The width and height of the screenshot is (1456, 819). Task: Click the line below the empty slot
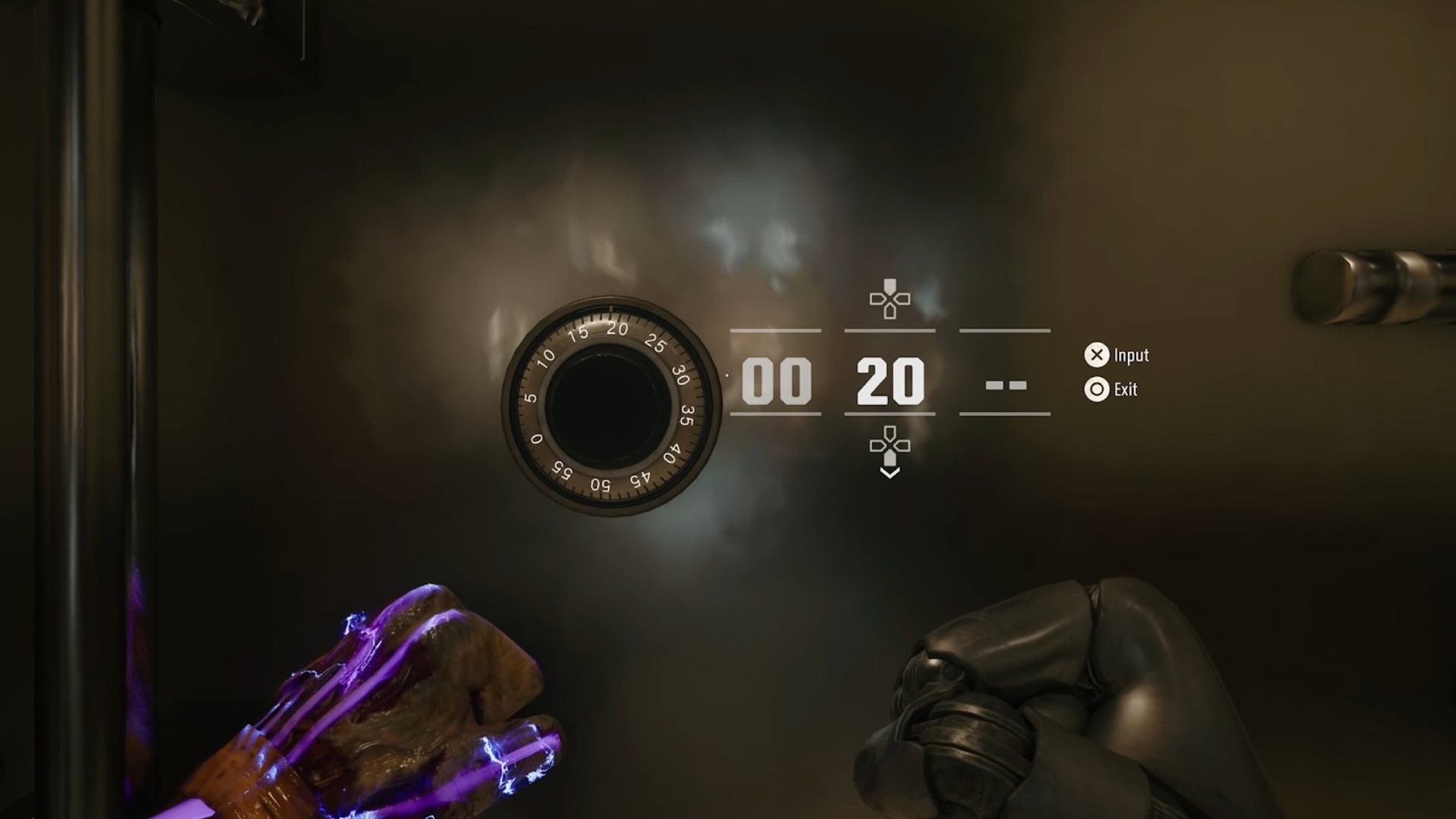click(1005, 414)
